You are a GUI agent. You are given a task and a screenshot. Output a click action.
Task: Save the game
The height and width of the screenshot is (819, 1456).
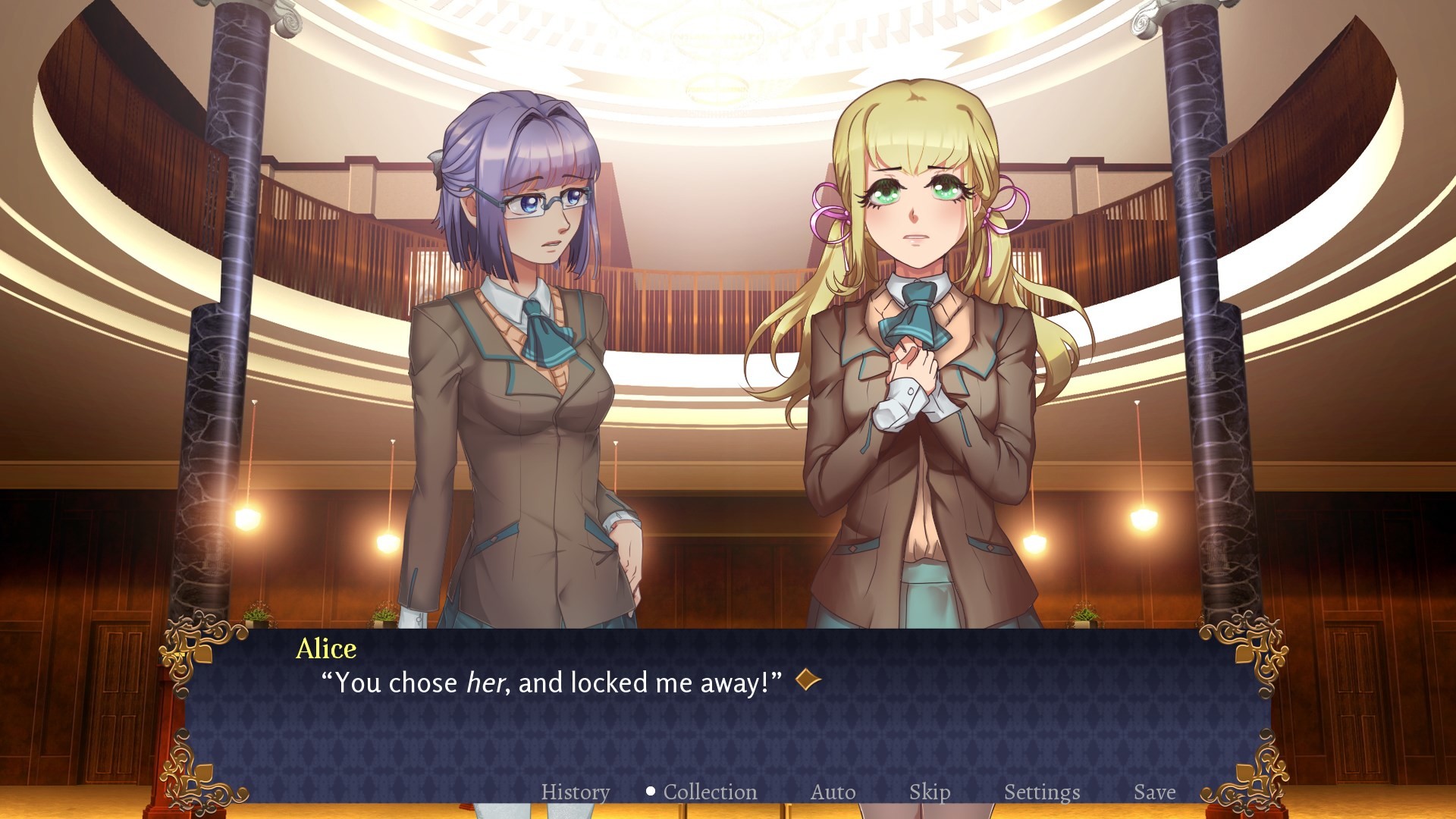tap(1155, 792)
